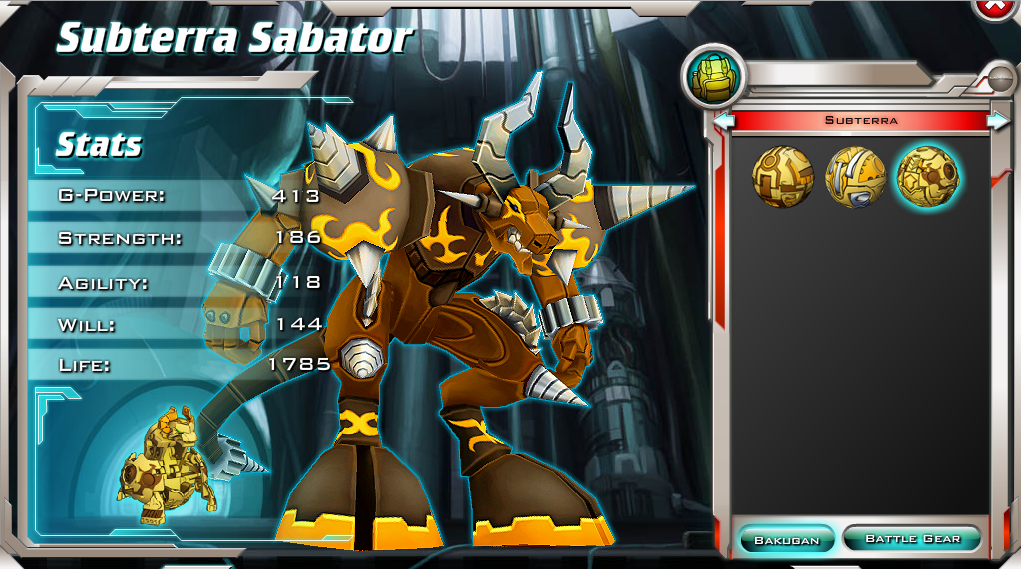Open the Battle Gear tab
The height and width of the screenshot is (569, 1021).
912,539
